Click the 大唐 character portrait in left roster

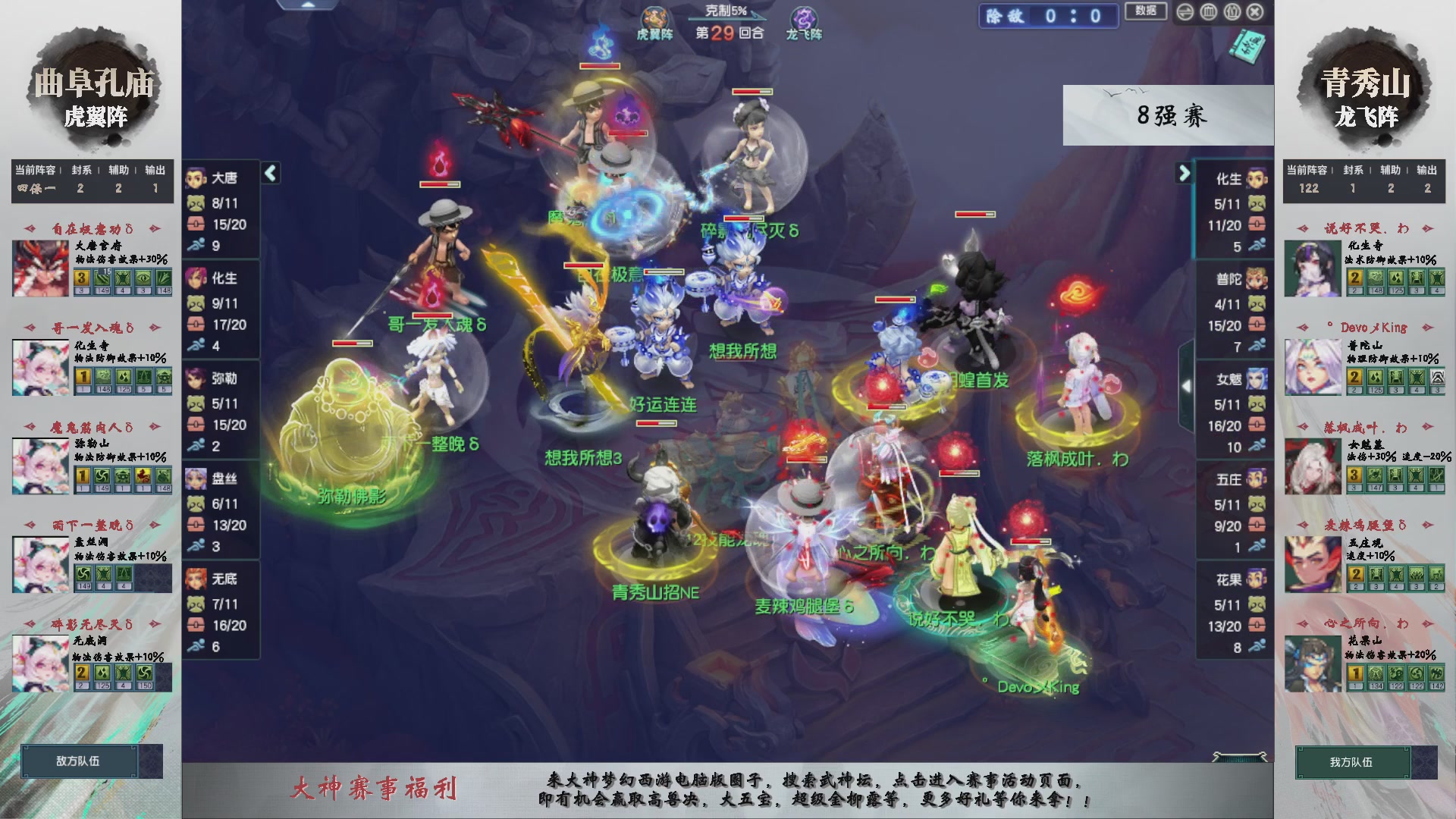coord(196,177)
